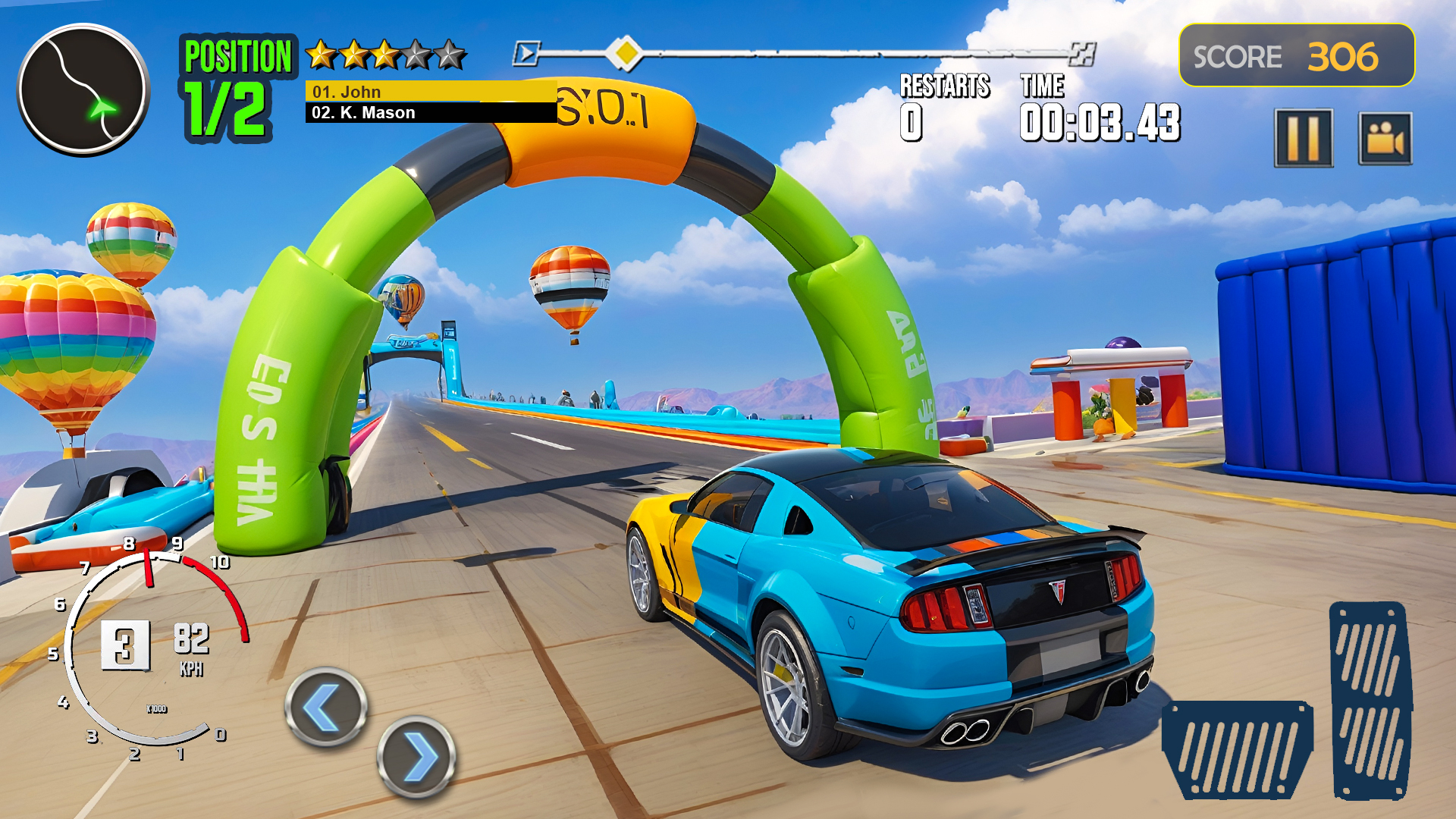Click the race start flag marker

tap(526, 53)
